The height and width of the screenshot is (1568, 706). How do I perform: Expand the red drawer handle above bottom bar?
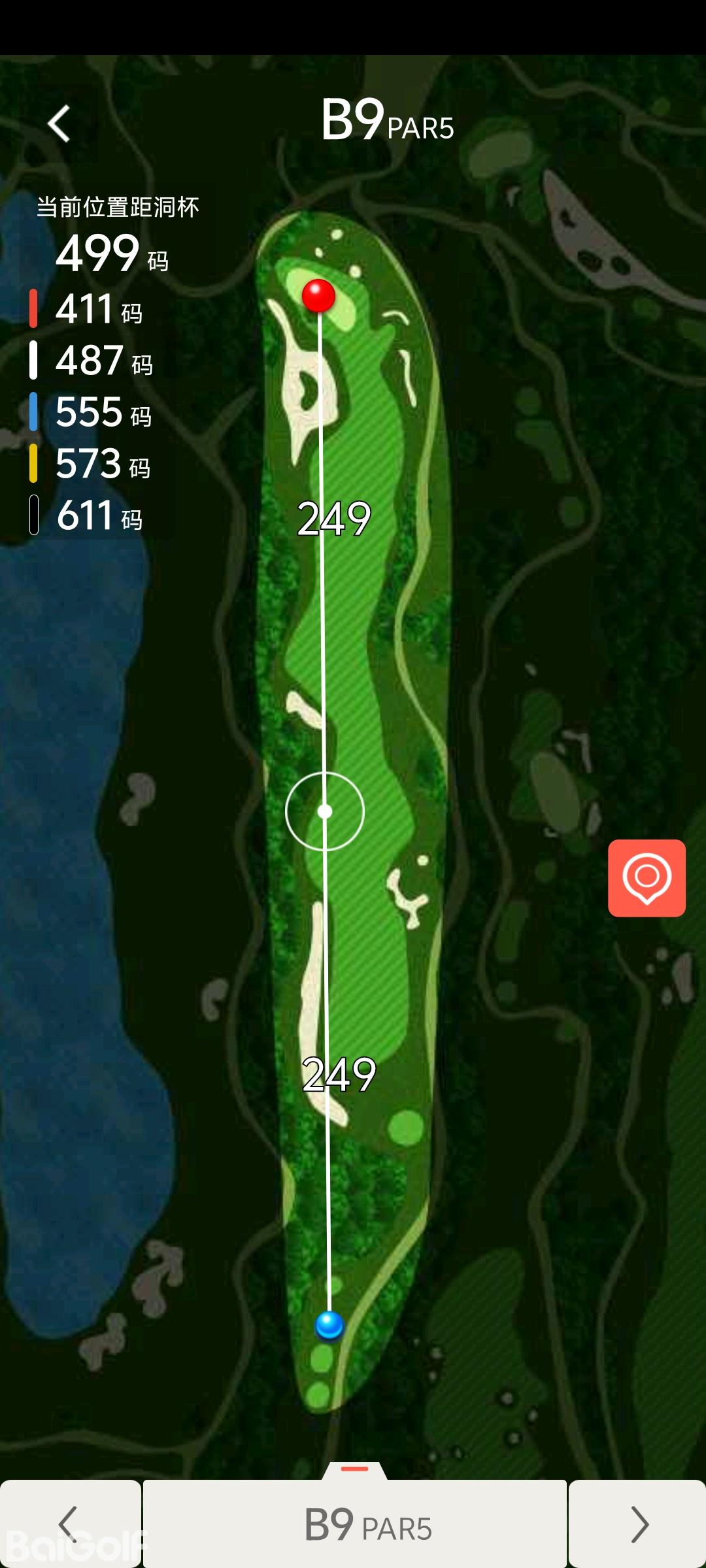[x=355, y=1469]
